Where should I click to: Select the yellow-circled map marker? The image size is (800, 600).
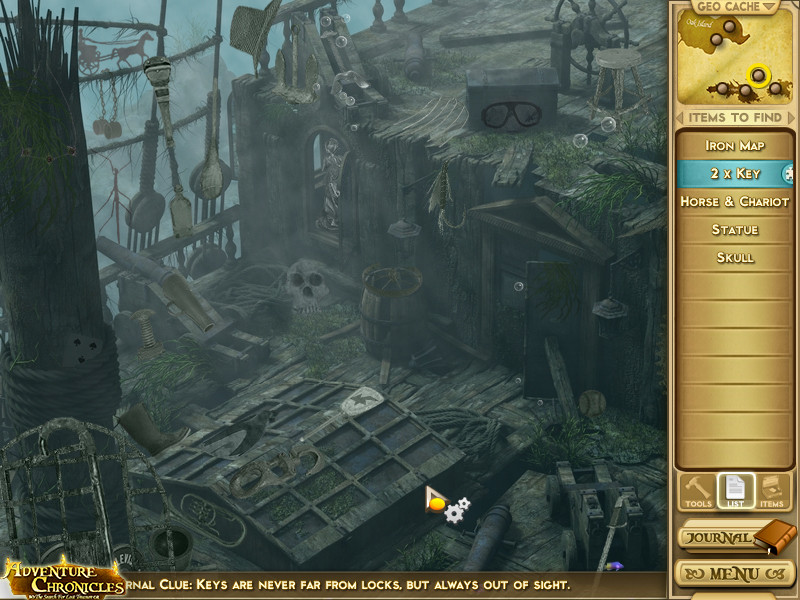click(758, 75)
